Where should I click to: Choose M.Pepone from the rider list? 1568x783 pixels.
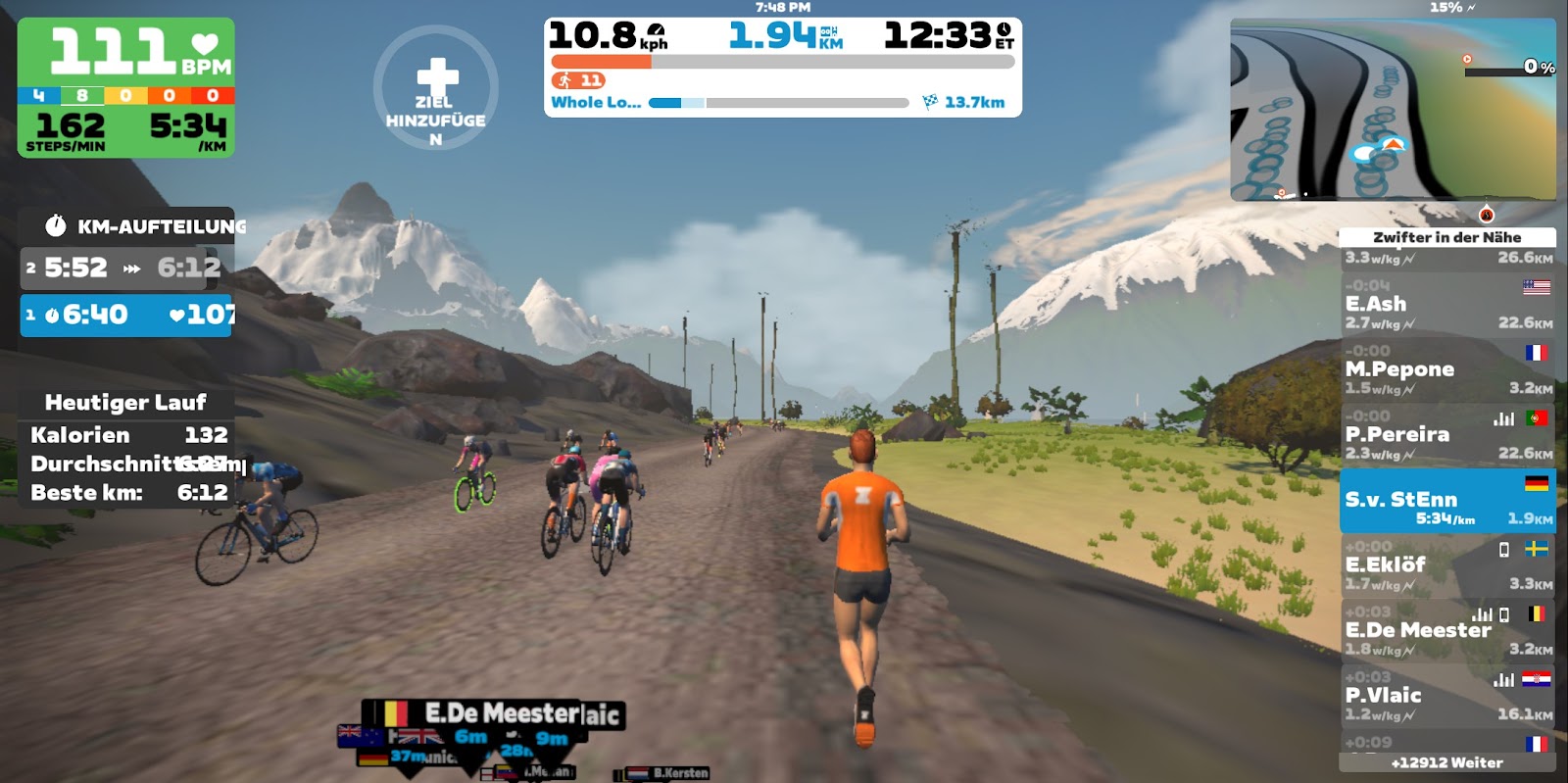pos(1446,369)
